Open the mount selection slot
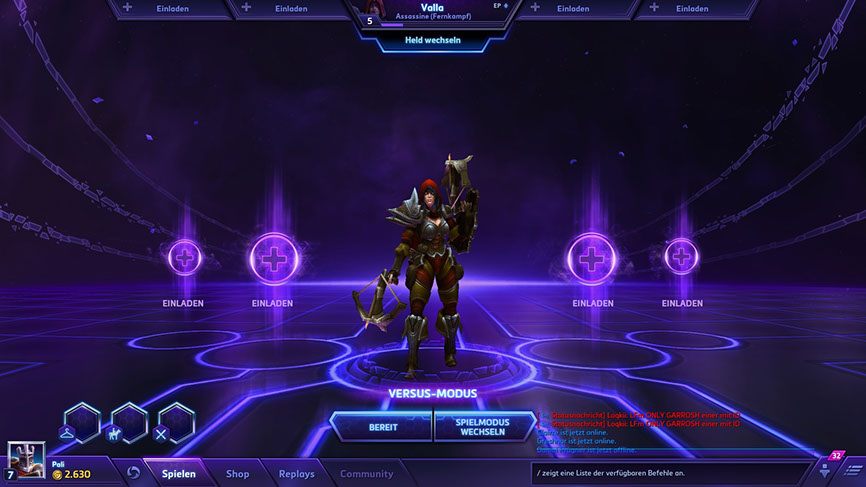Screen dimensions: 866x487 coord(129,424)
